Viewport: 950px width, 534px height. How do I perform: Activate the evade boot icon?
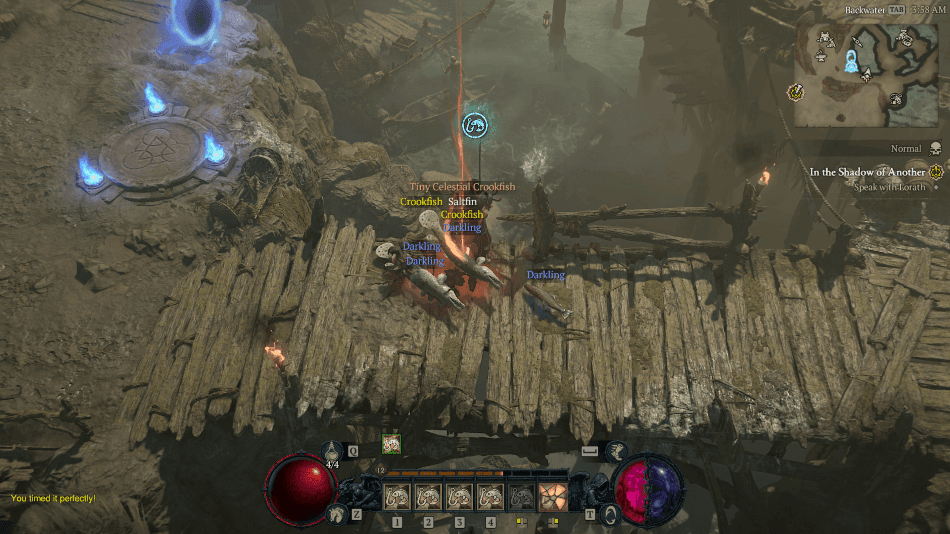click(617, 452)
